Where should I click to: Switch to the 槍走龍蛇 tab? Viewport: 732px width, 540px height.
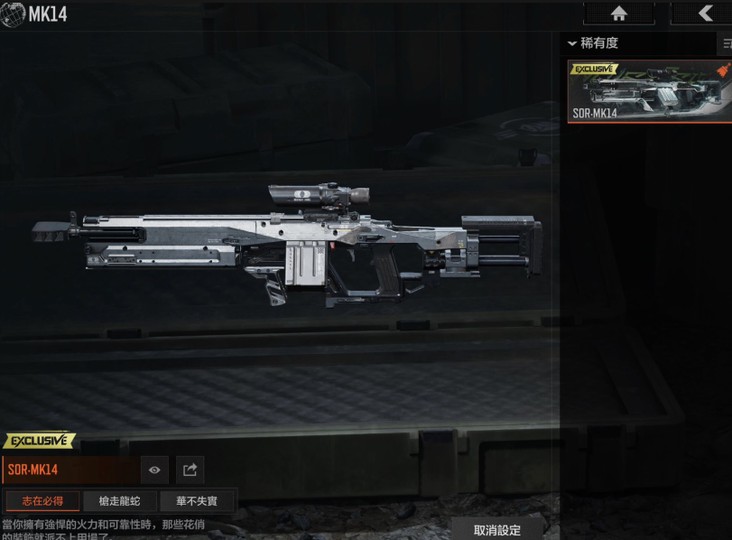[119, 501]
